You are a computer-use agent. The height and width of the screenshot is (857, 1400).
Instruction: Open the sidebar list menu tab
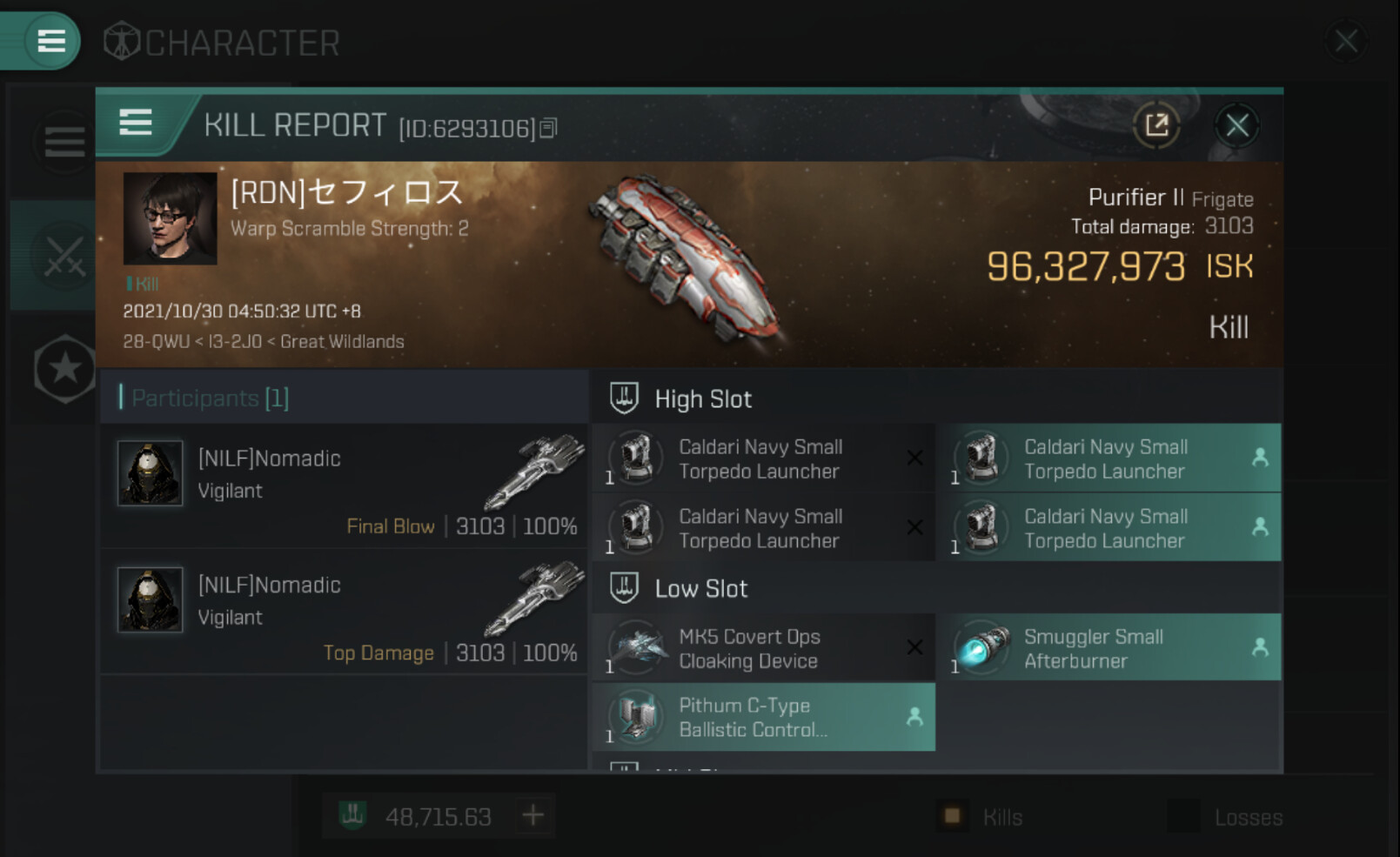(64, 141)
